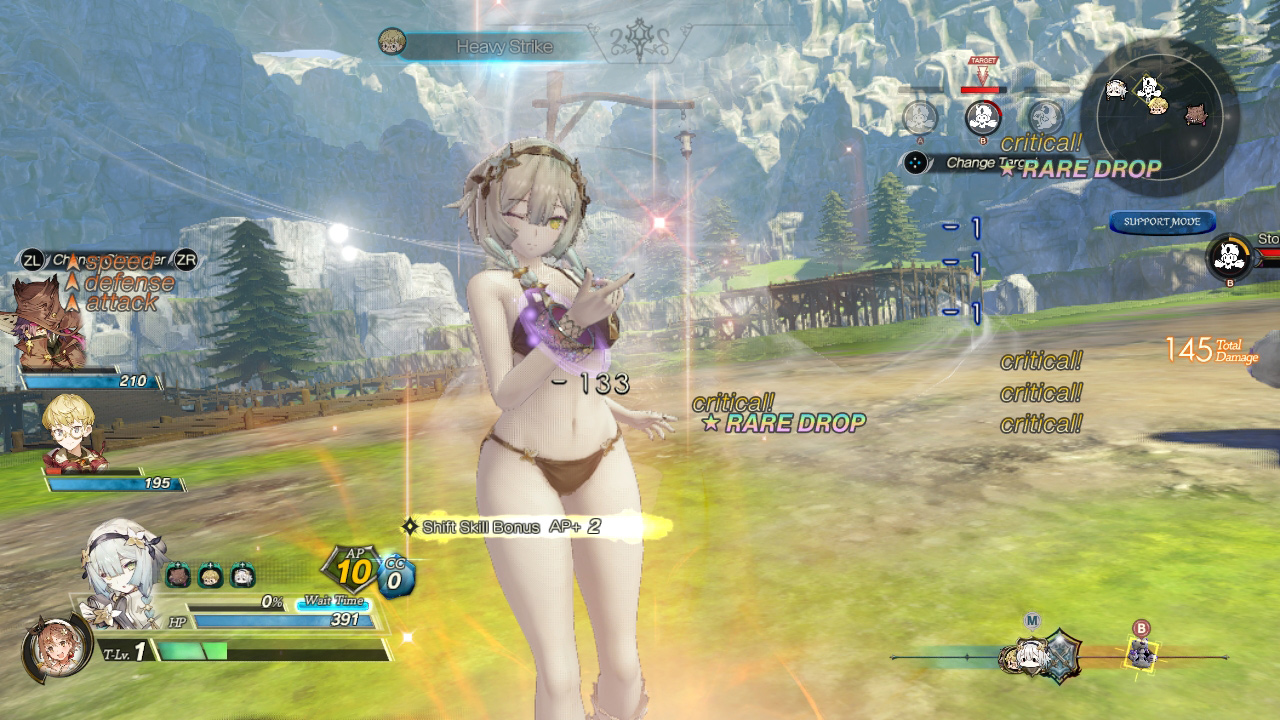This screenshot has height=720, width=1280.
Task: Expand the ZR change character prompt
Action: pos(185,258)
